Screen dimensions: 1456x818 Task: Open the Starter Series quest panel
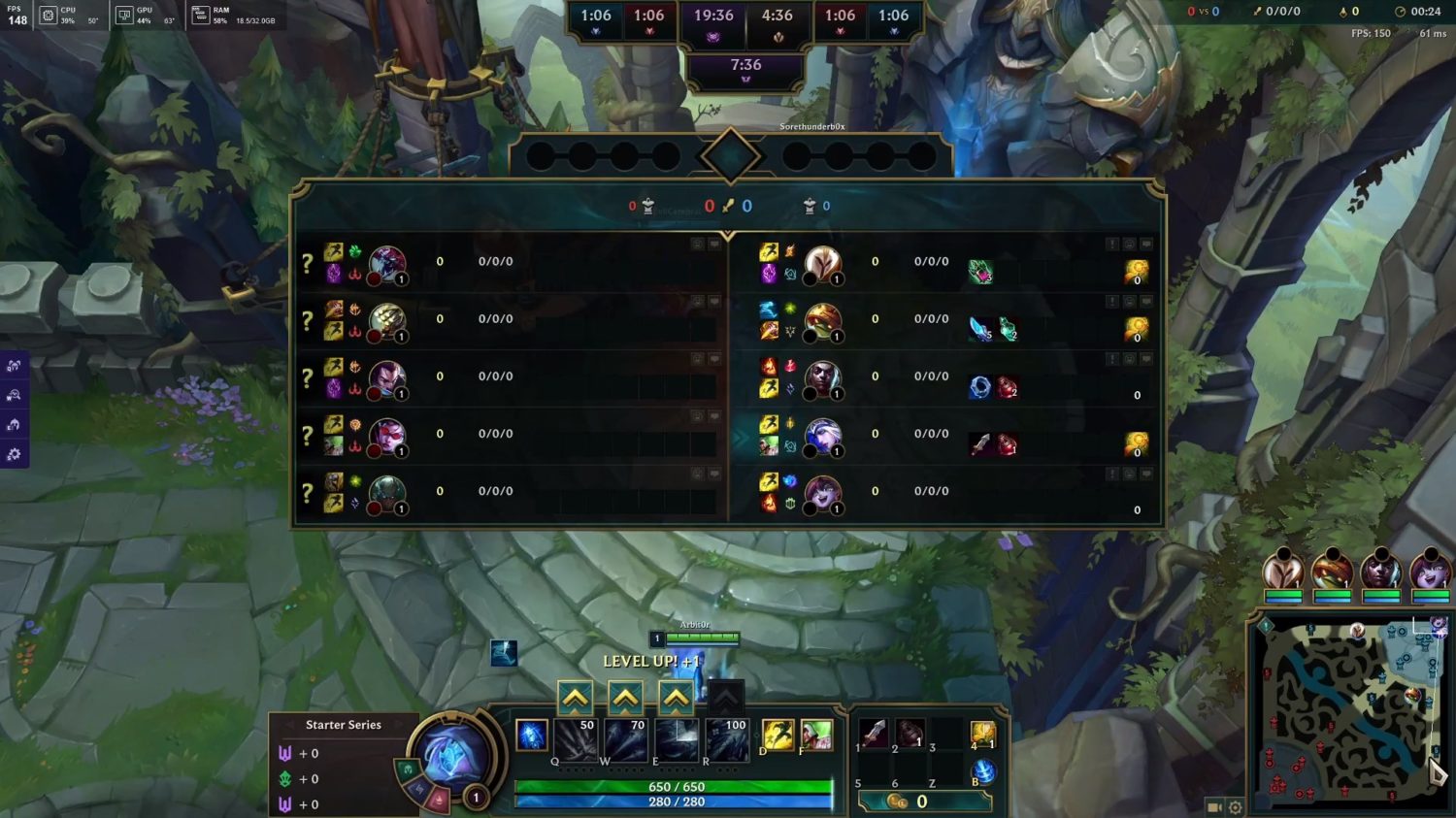[345, 725]
